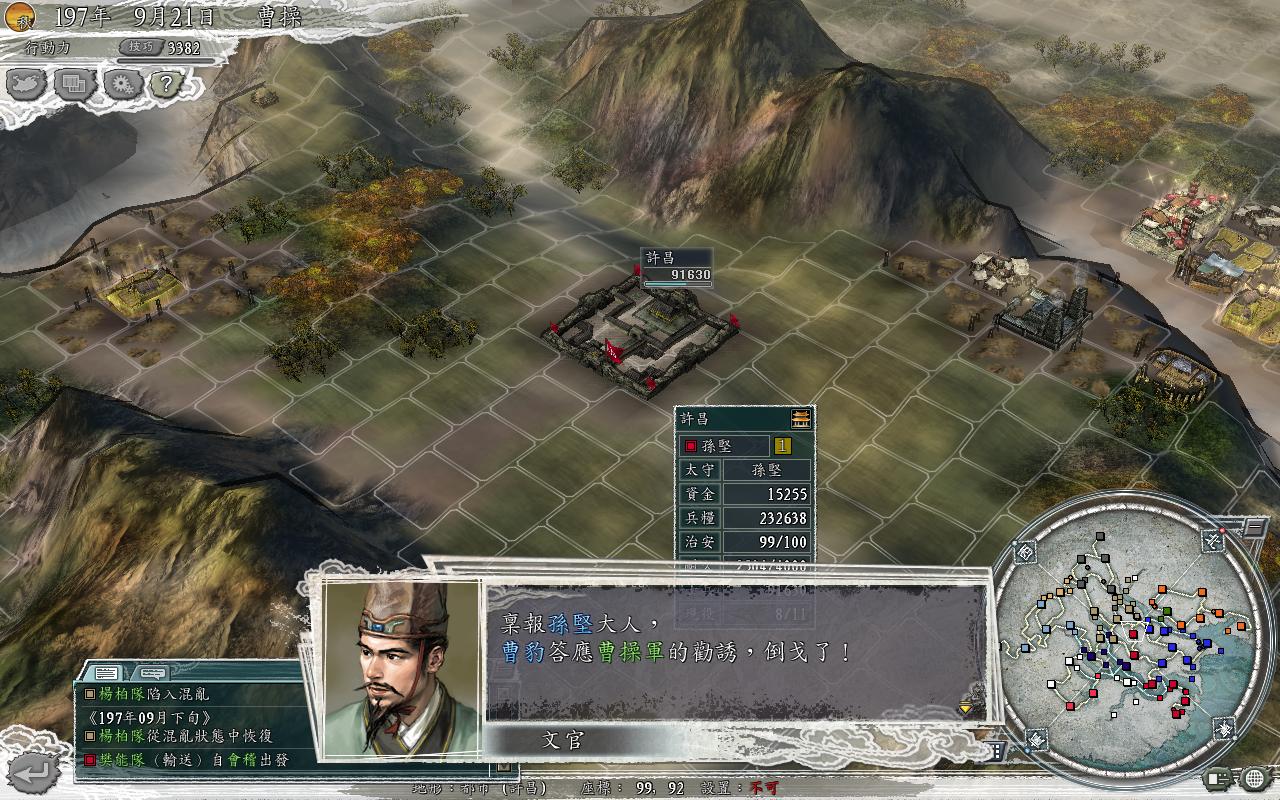Image resolution: width=1280 pixels, height=800 pixels.
Task: Open the China map overview button
Action: coord(27,84)
